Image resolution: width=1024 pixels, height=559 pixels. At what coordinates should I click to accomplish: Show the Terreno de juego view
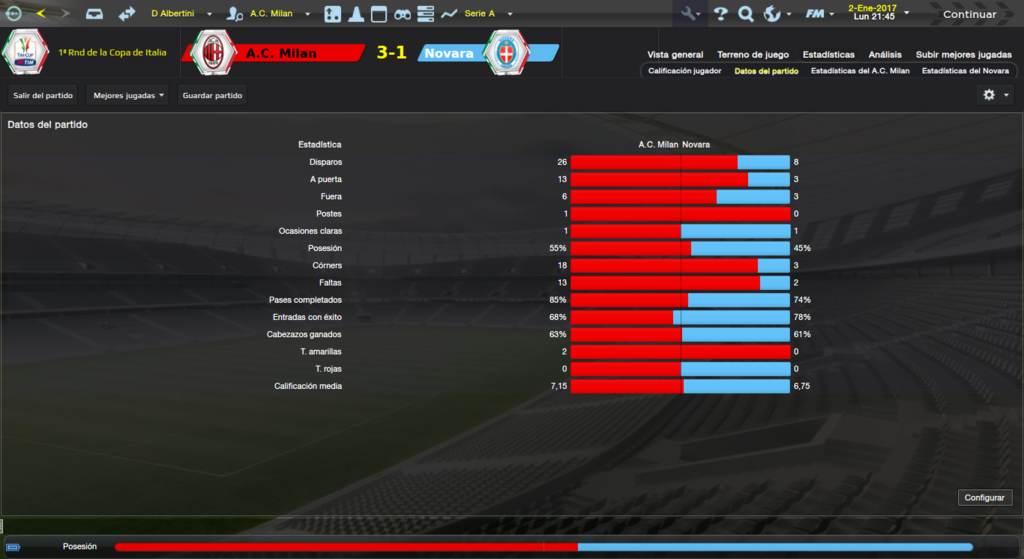tap(753, 54)
